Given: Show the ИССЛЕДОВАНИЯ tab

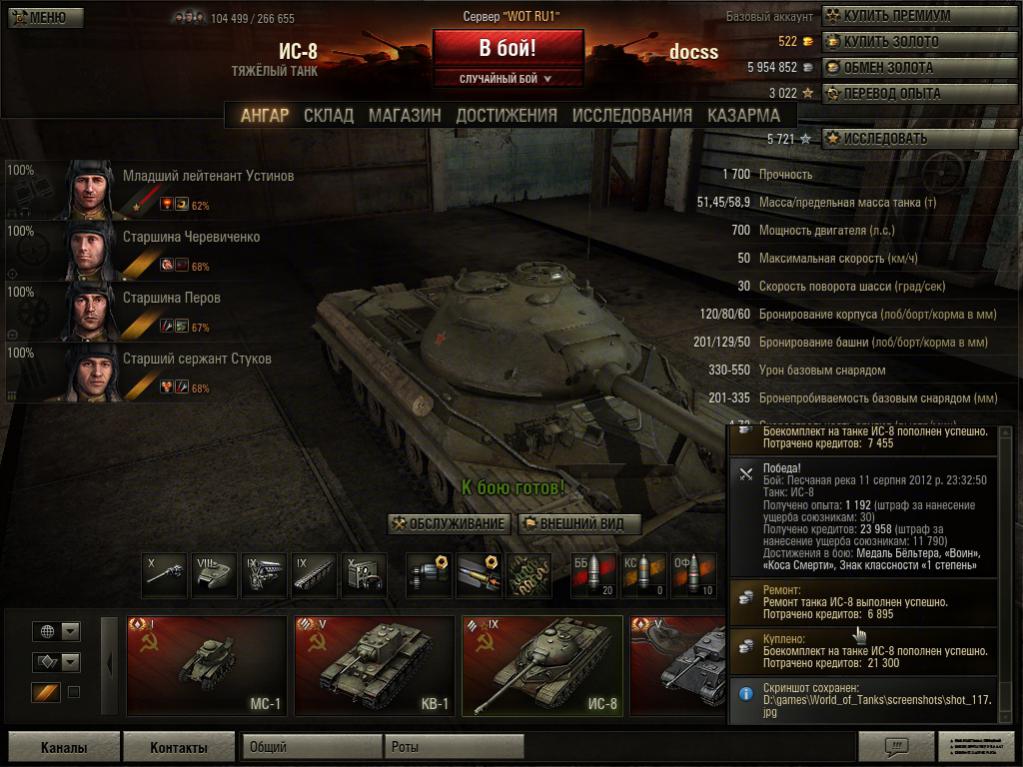Looking at the screenshot, I should pos(632,115).
